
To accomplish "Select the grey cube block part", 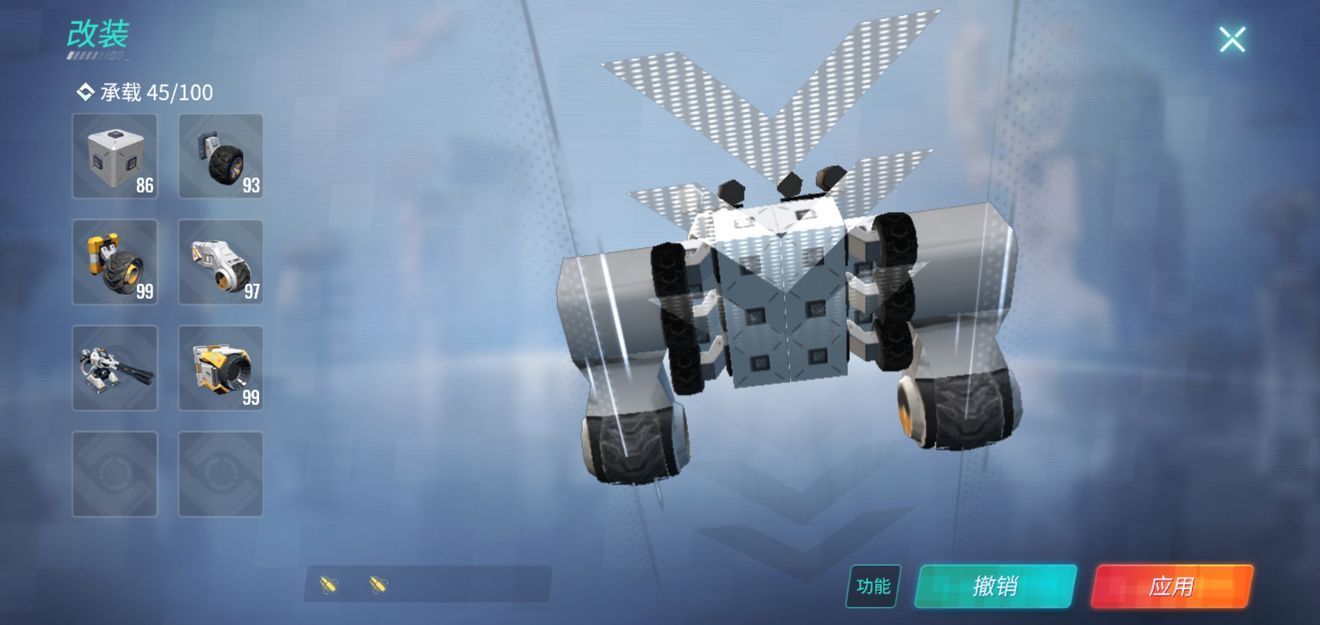I will (115, 156).
